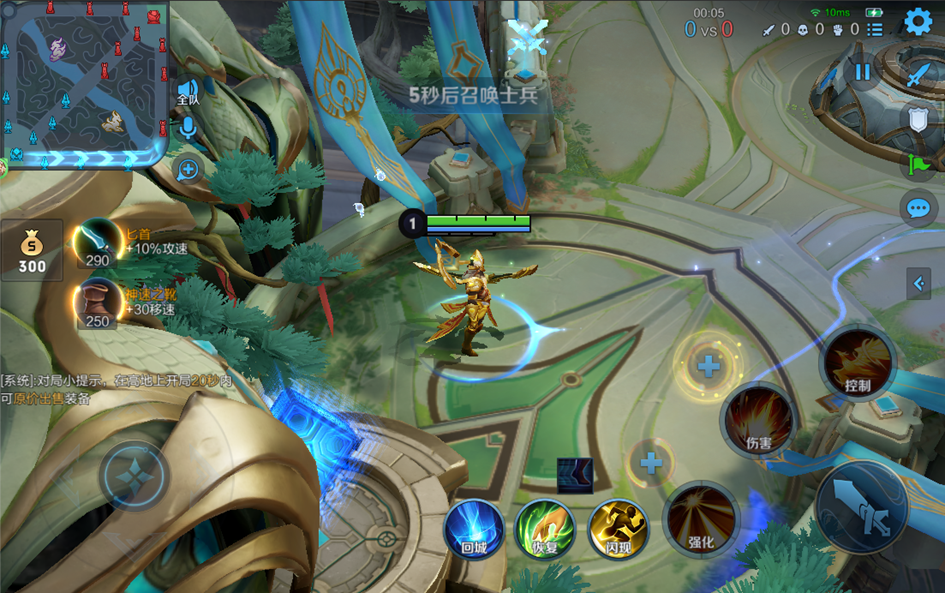Click the minimap

click(84, 84)
